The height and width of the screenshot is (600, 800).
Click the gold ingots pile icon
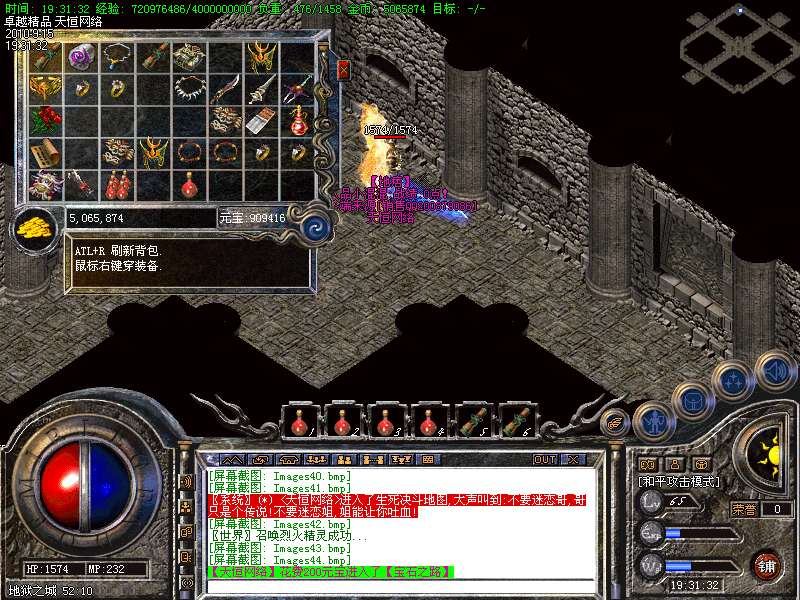click(36, 226)
